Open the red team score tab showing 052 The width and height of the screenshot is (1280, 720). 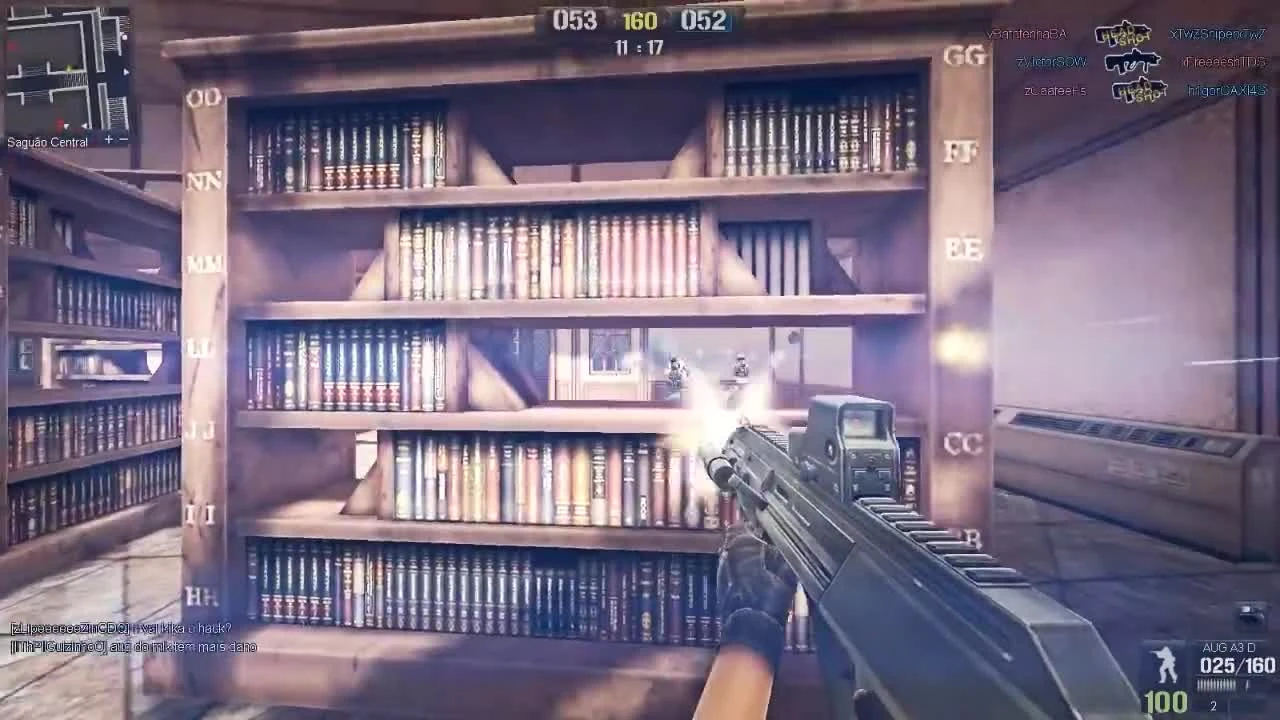(x=703, y=19)
